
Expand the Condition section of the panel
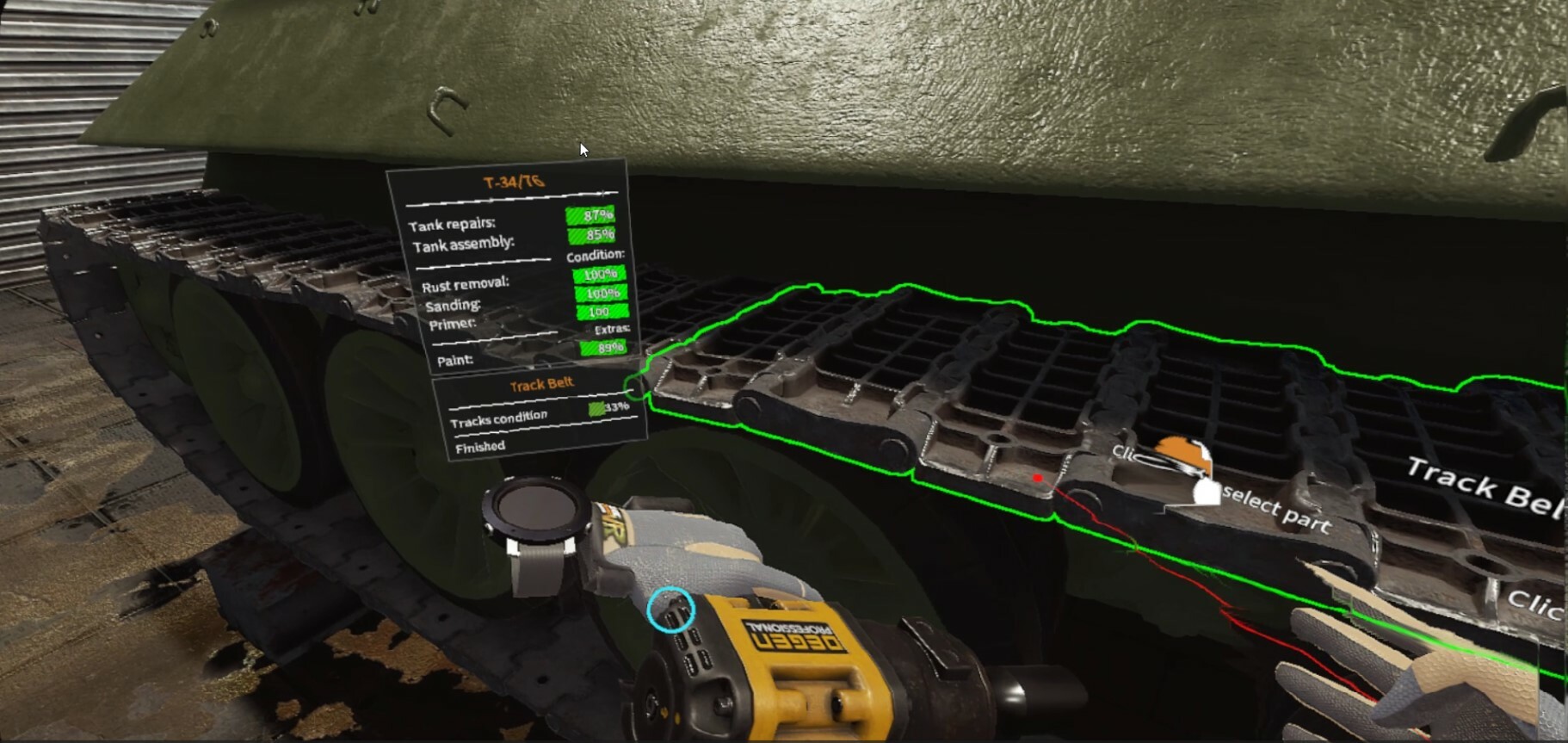[594, 254]
